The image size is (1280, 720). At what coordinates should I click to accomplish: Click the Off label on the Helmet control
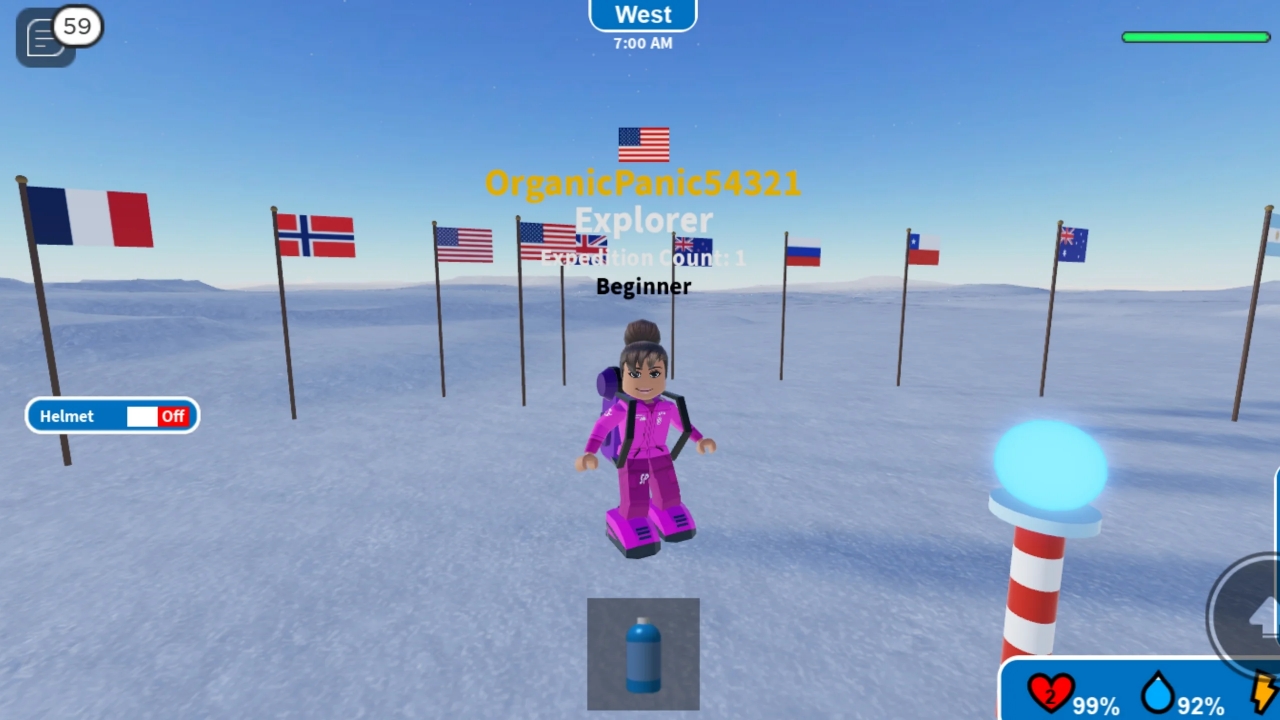pyautogui.click(x=172, y=416)
